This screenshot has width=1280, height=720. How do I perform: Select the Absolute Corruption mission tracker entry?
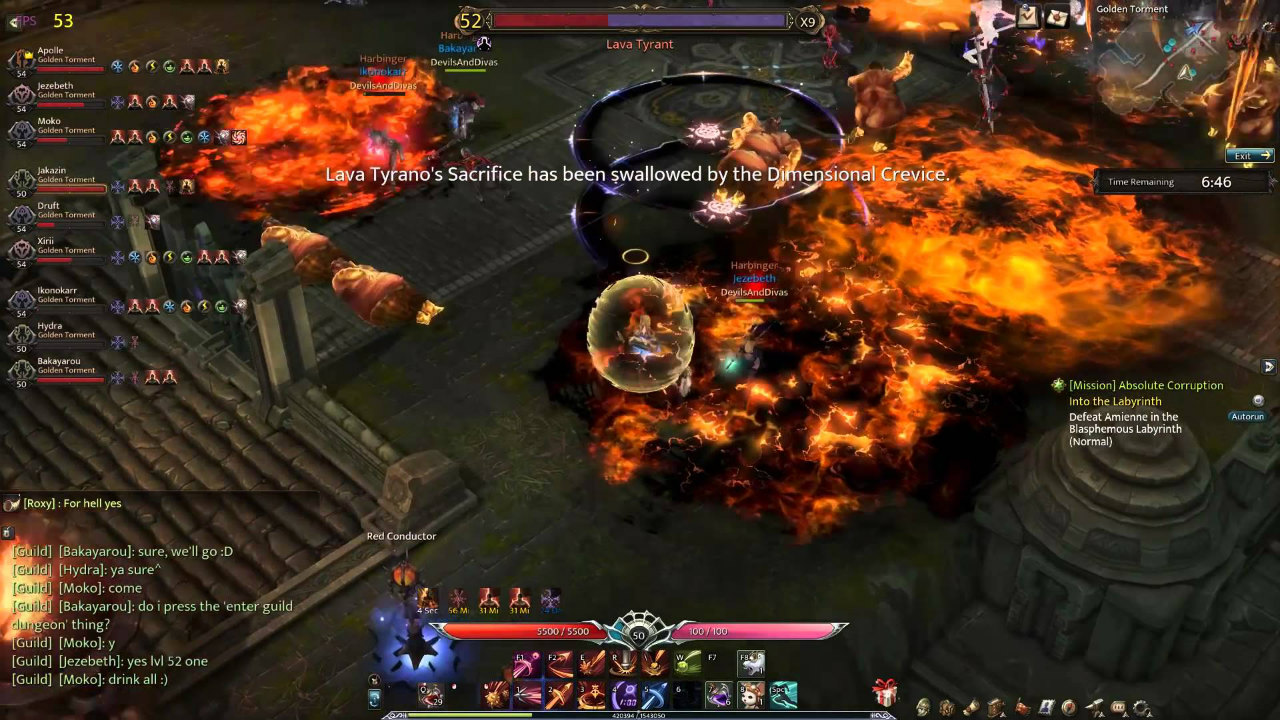(1145, 385)
